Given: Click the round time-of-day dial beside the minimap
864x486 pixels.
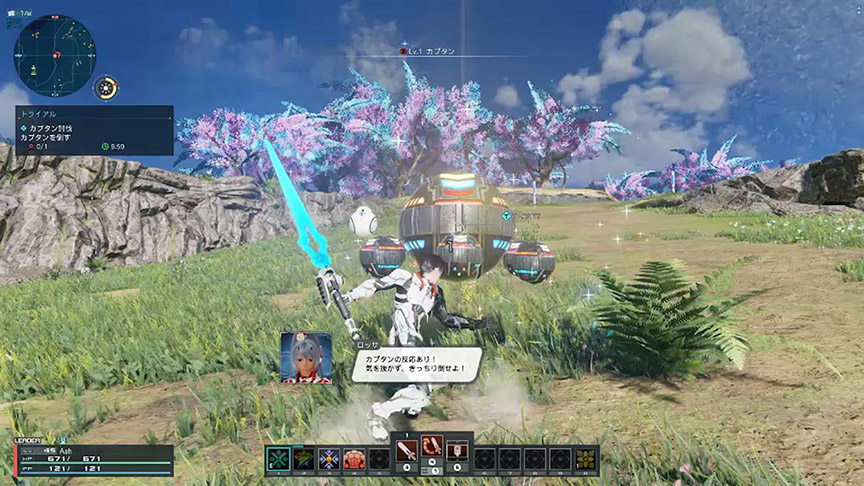Looking at the screenshot, I should [x=106, y=87].
